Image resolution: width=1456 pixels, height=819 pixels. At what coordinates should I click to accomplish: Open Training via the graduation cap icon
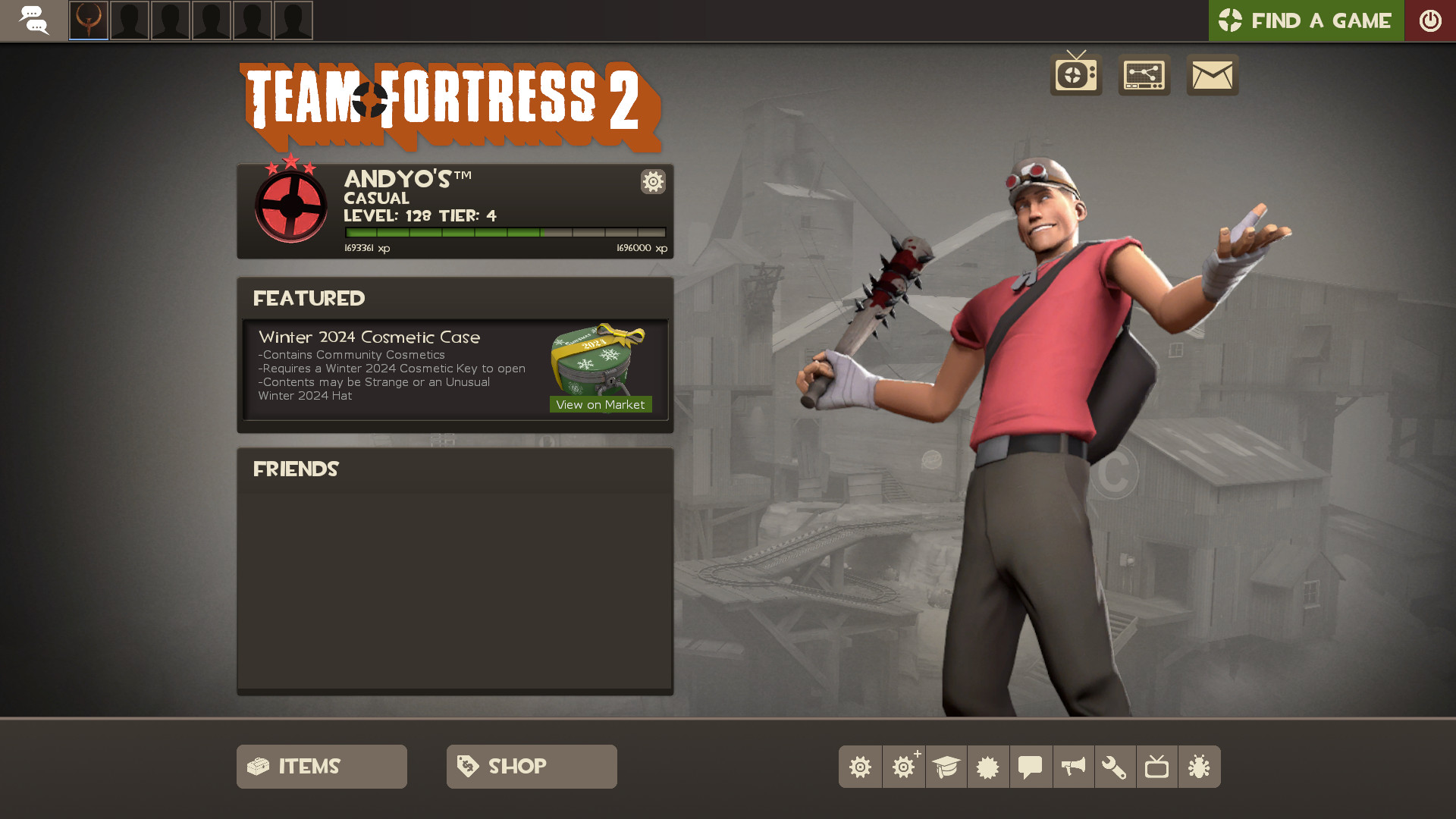[946, 767]
